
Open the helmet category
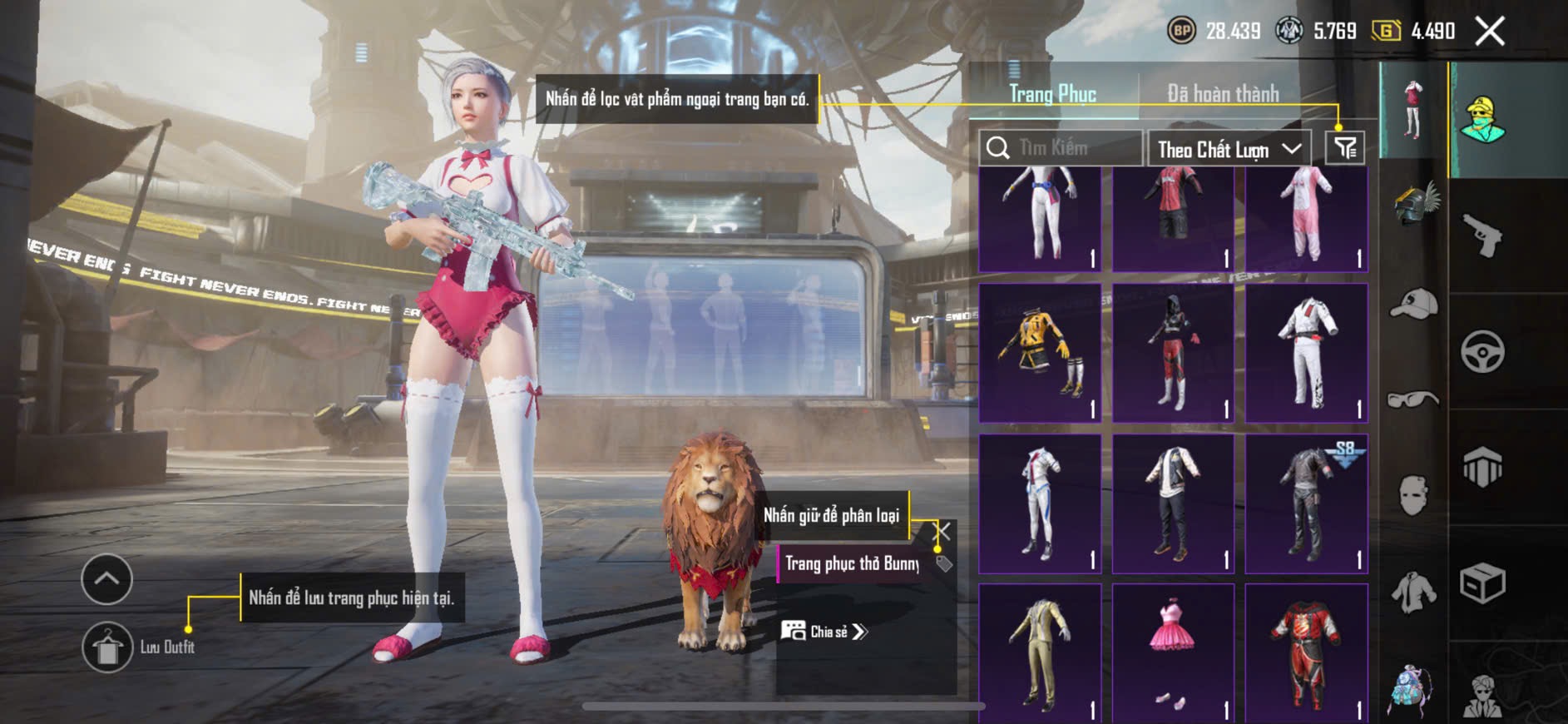click(1413, 204)
